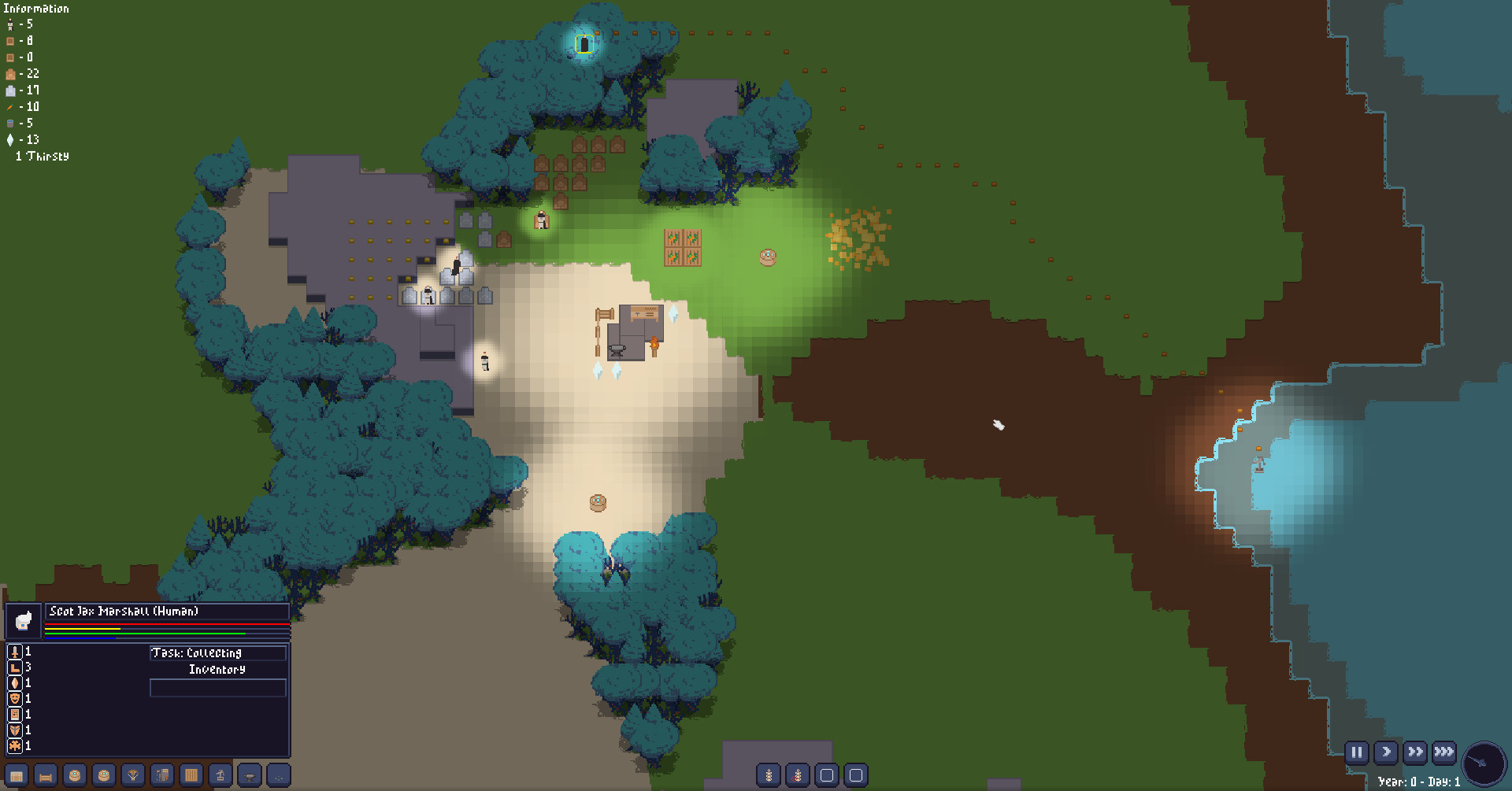Open the colonist face panel icon
The height and width of the screenshot is (791, 1512).
click(x=74, y=774)
